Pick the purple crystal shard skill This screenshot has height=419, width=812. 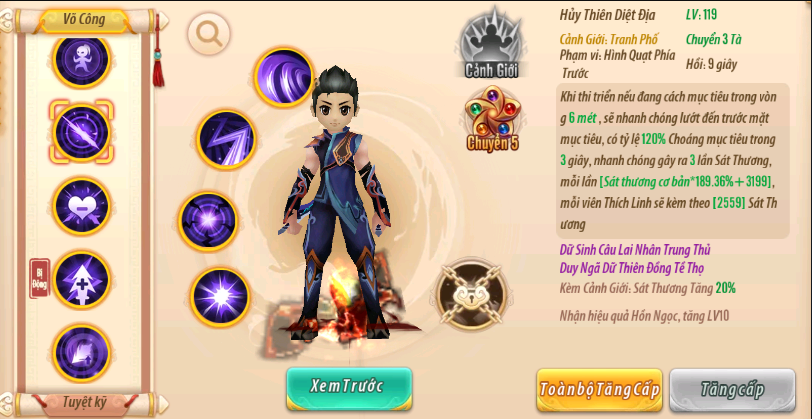pyautogui.click(x=81, y=350)
